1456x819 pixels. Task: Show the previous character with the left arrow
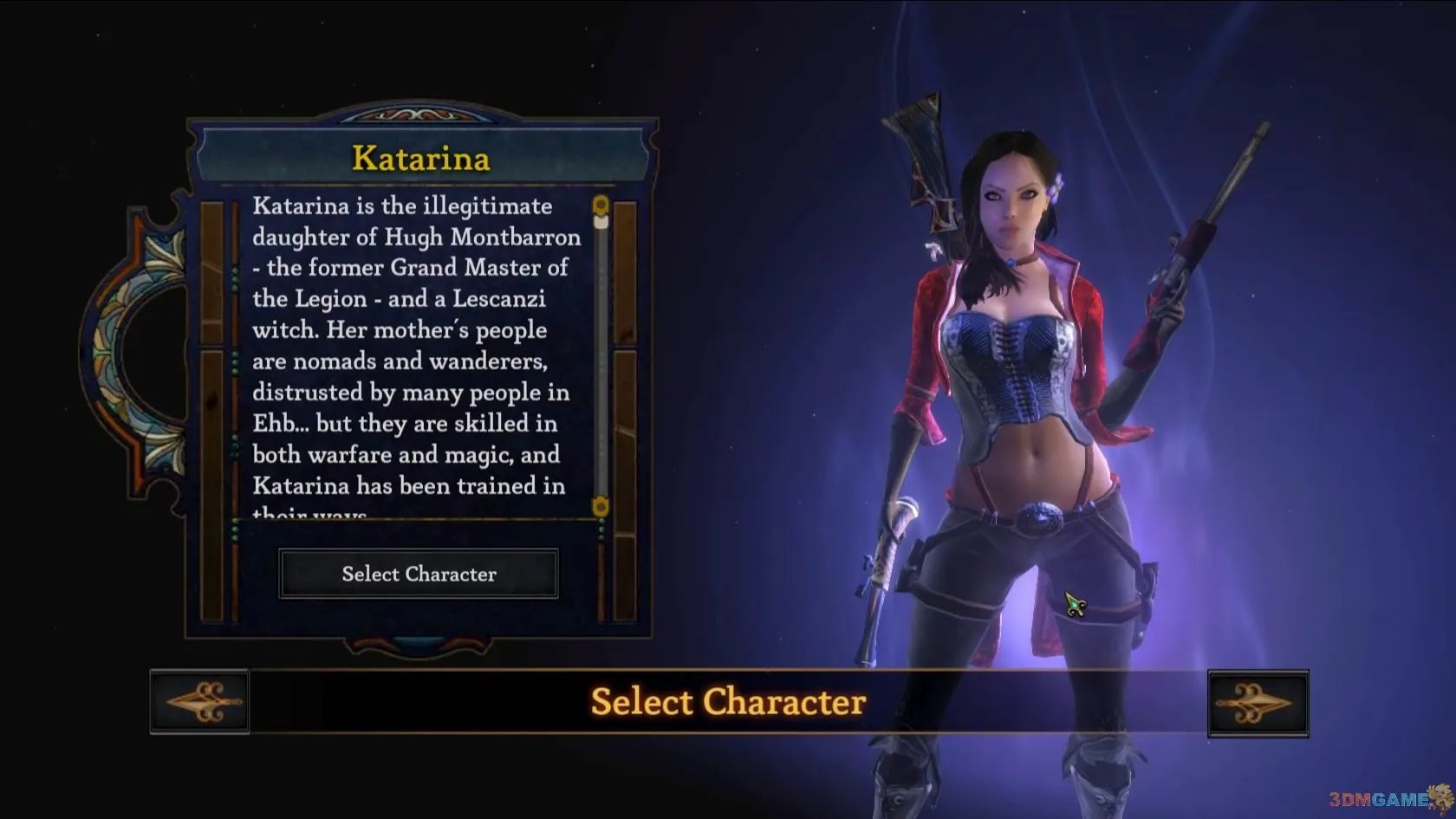click(200, 702)
